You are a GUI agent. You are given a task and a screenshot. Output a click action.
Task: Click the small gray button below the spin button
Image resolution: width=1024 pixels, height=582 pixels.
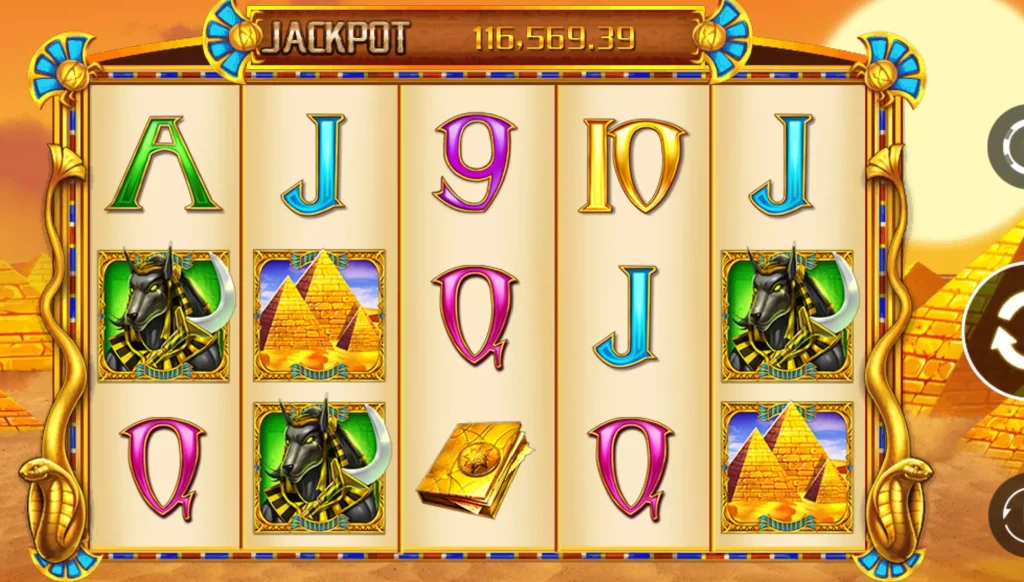1008,515
